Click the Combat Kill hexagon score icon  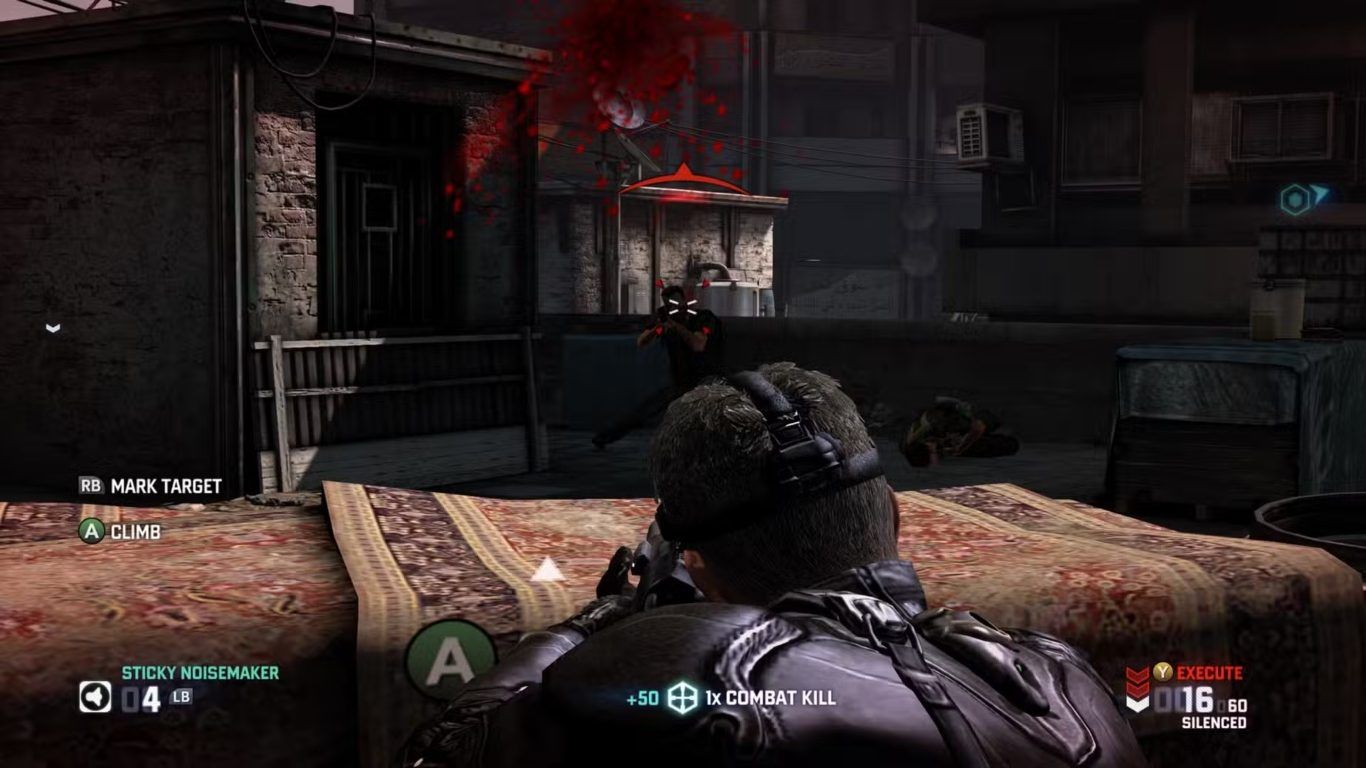click(681, 698)
